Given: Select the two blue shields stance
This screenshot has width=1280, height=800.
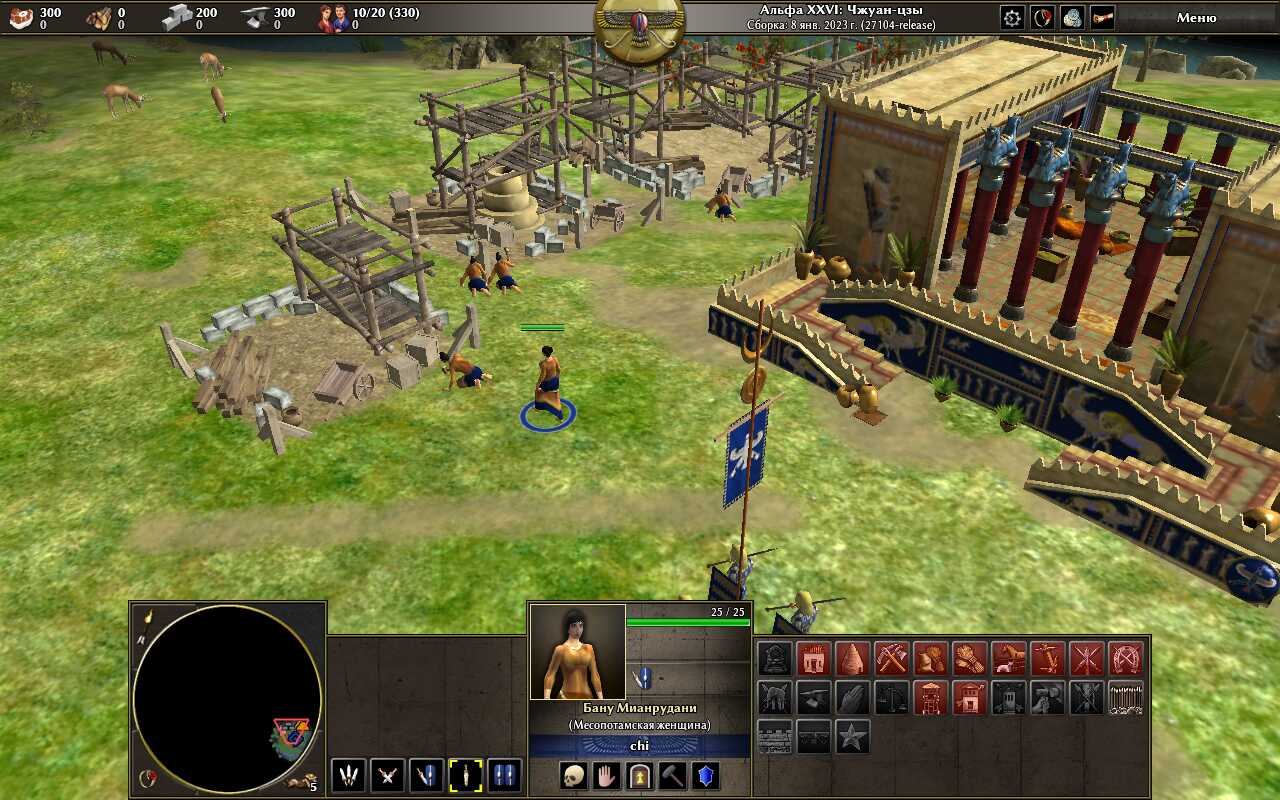Looking at the screenshot, I should pyautogui.click(x=504, y=776).
